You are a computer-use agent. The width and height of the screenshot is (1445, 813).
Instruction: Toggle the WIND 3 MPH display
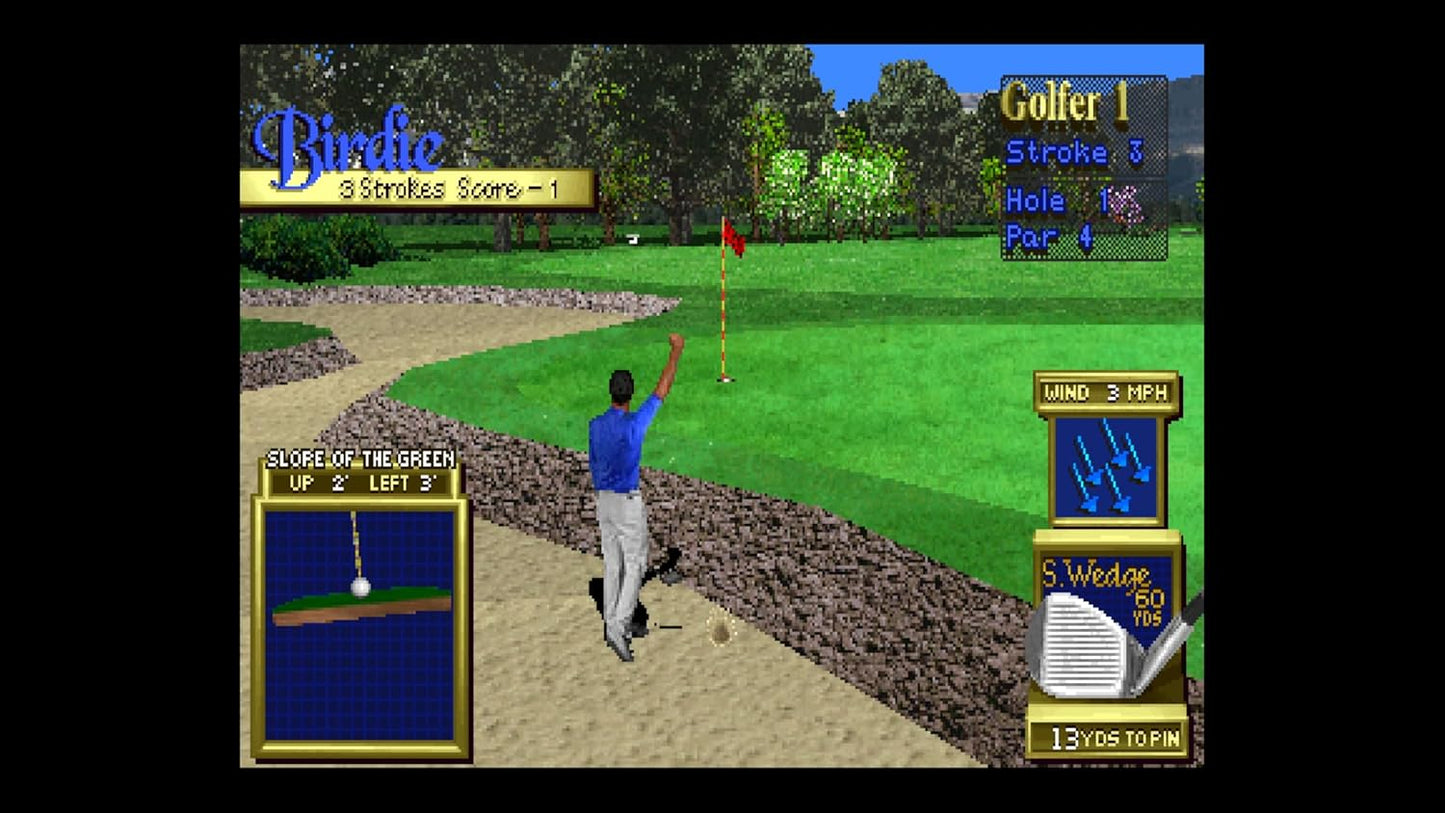[x=1106, y=393]
